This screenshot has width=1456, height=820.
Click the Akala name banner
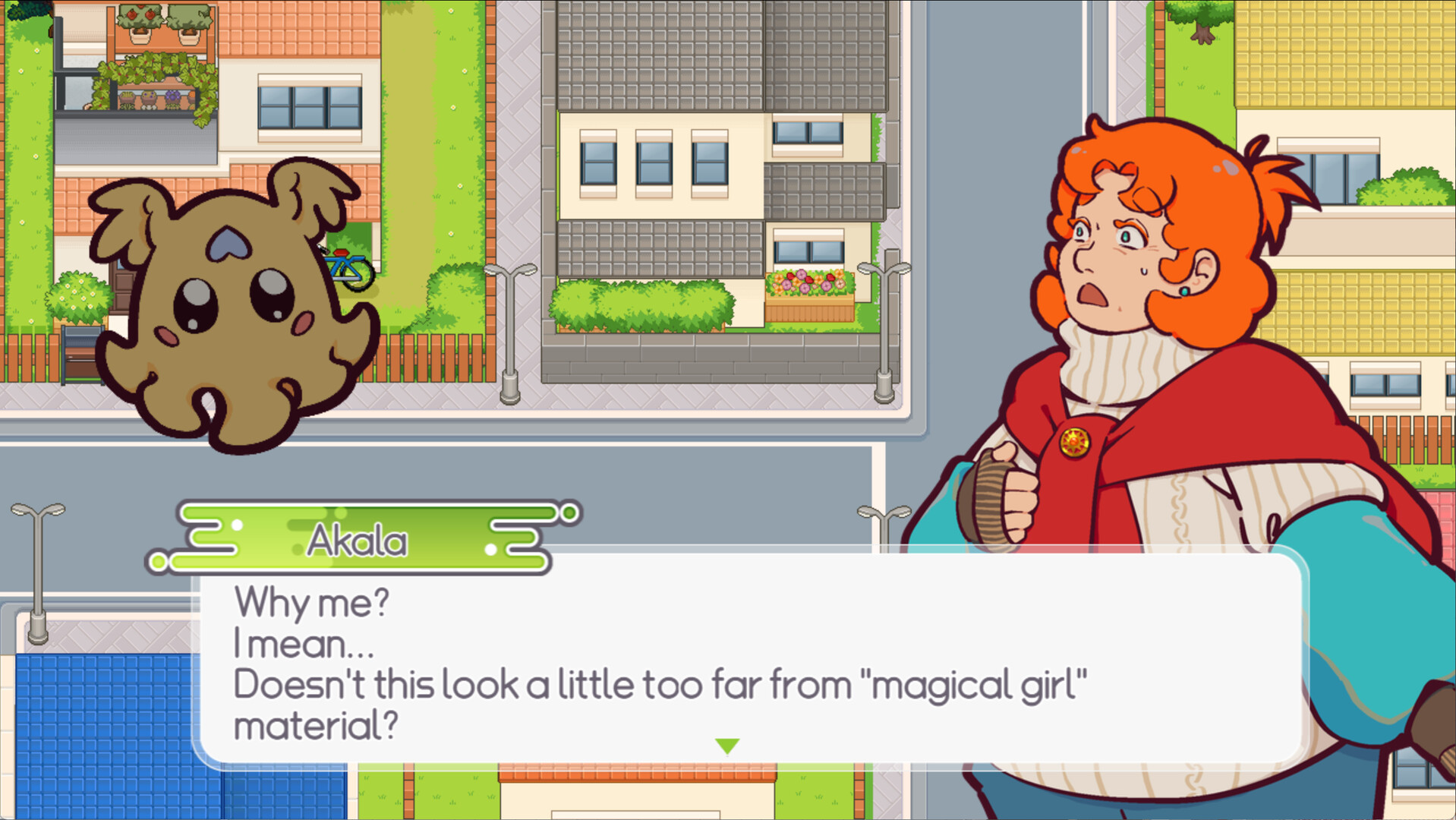pyautogui.click(x=357, y=539)
